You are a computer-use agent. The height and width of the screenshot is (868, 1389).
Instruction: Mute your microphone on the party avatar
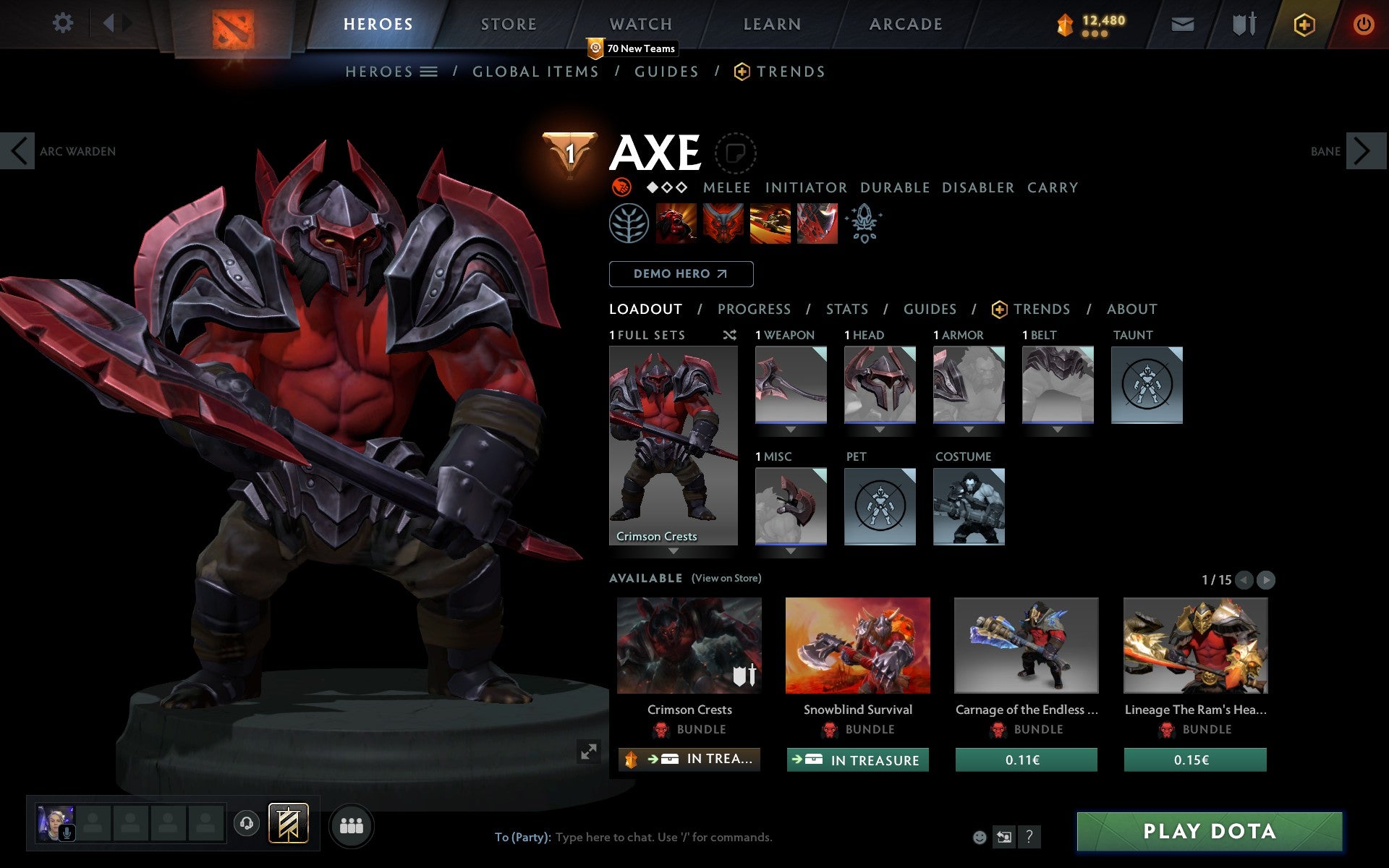[68, 831]
